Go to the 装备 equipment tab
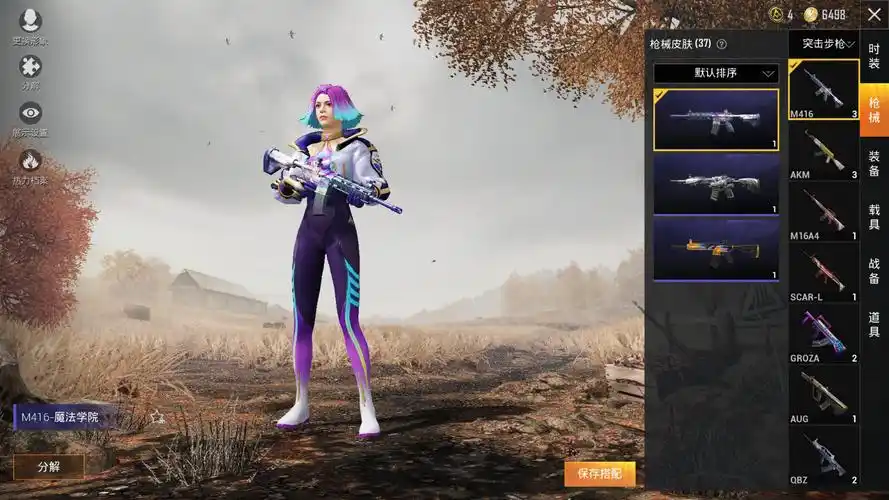The width and height of the screenshot is (889, 500). click(x=874, y=164)
